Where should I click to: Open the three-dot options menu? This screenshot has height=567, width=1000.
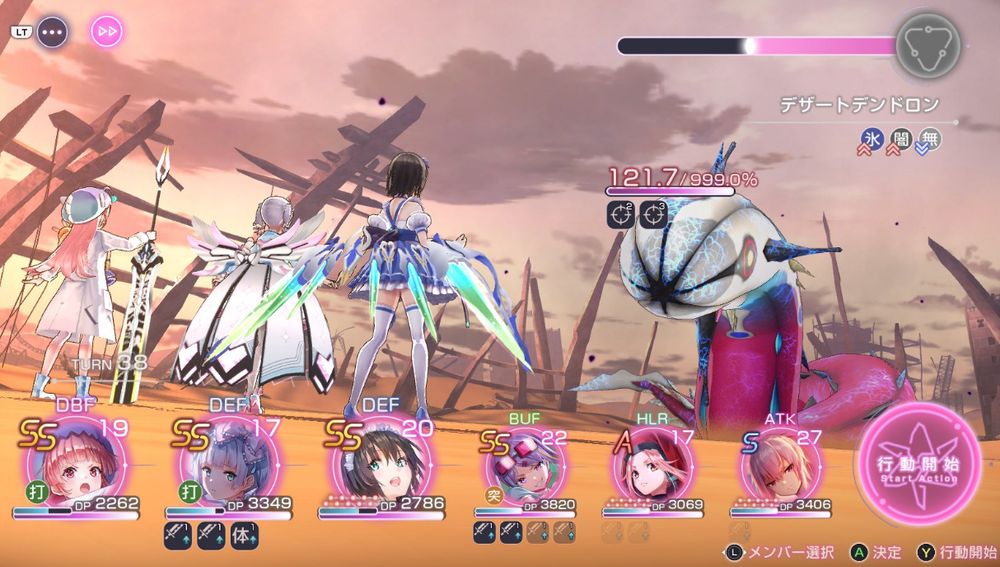(x=52, y=31)
